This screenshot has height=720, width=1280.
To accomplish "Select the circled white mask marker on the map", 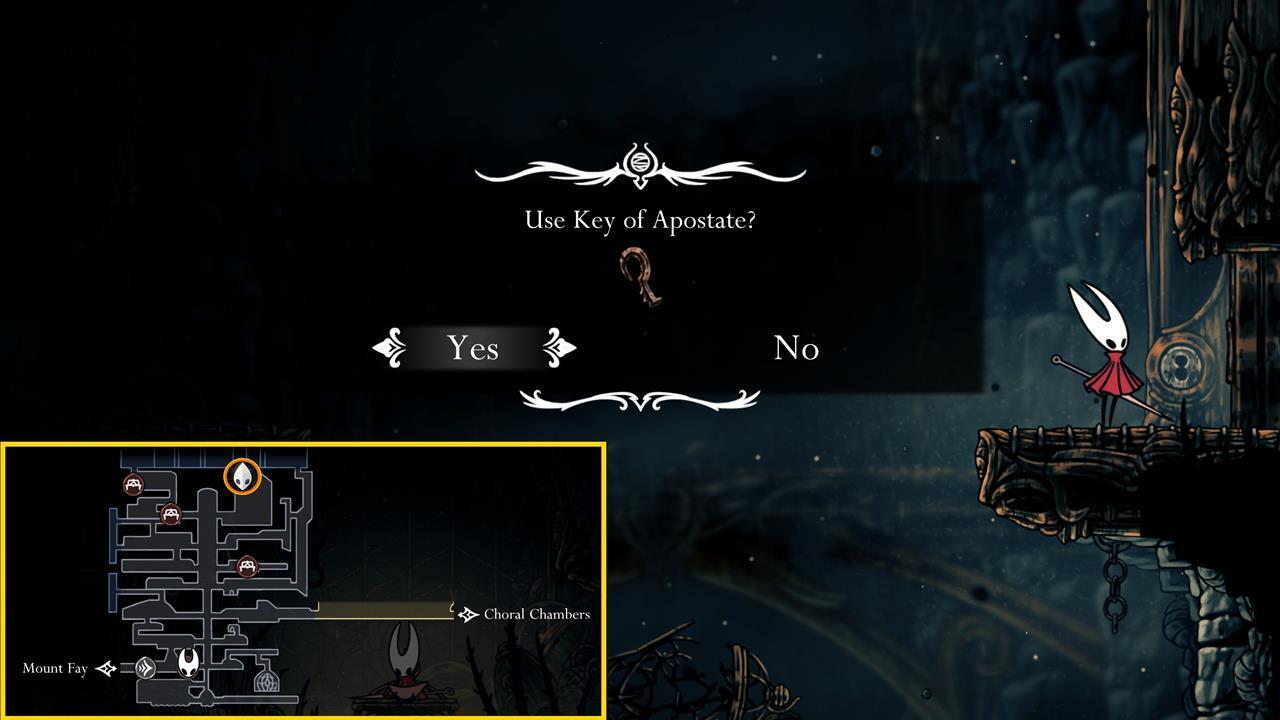I will pyautogui.click(x=243, y=477).
